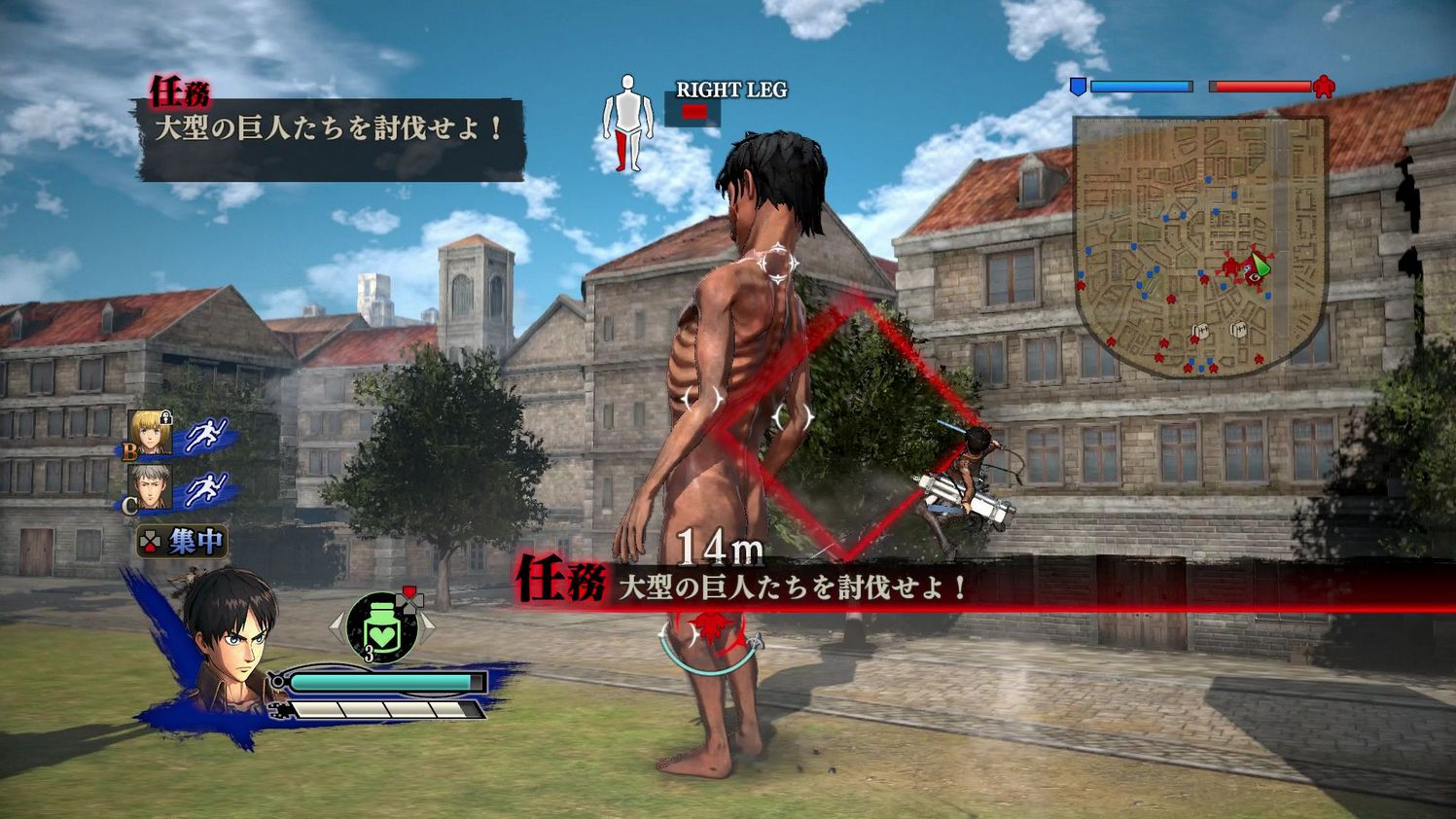Screen dimensions: 1456x819
Task: Click the blue shield icon on team gauge
Action: [1080, 87]
